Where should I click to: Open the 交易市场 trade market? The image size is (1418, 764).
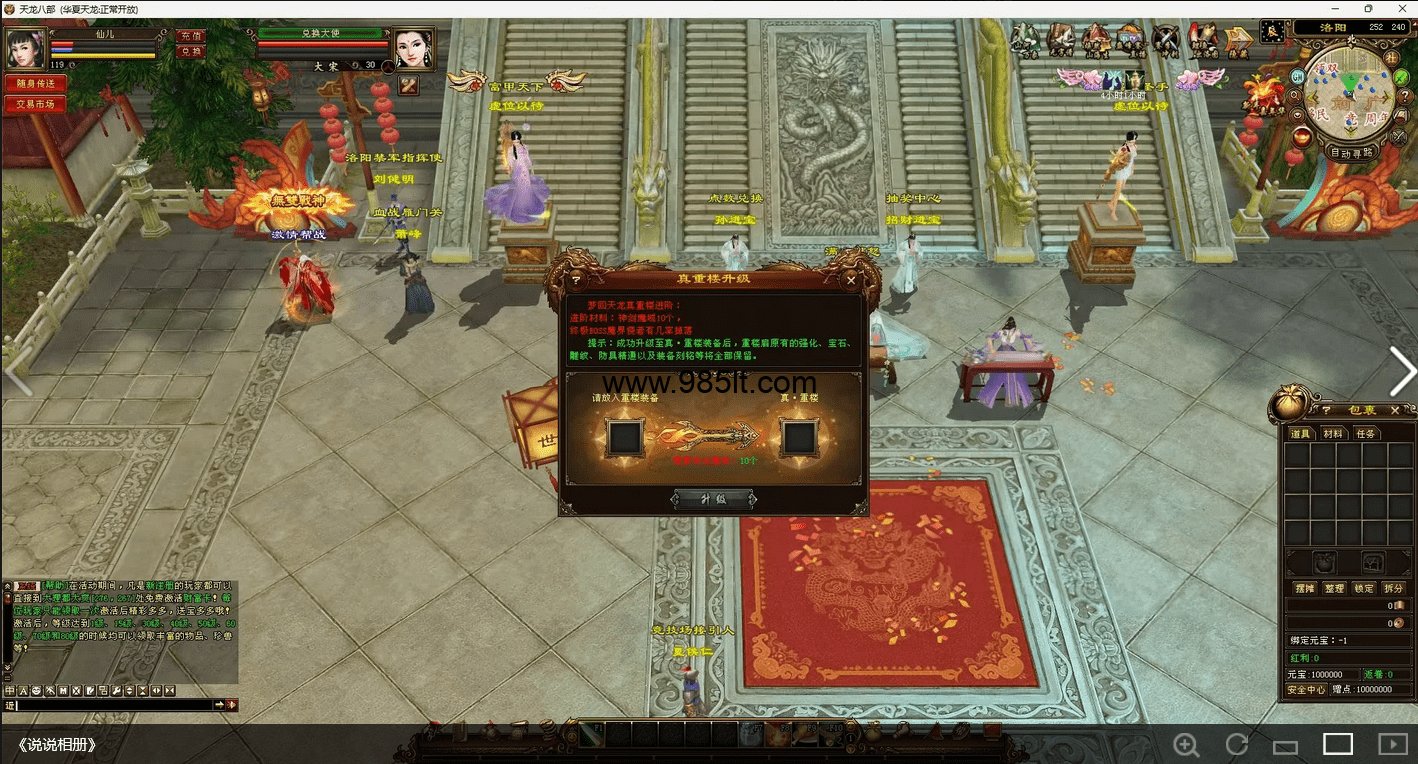pos(35,104)
